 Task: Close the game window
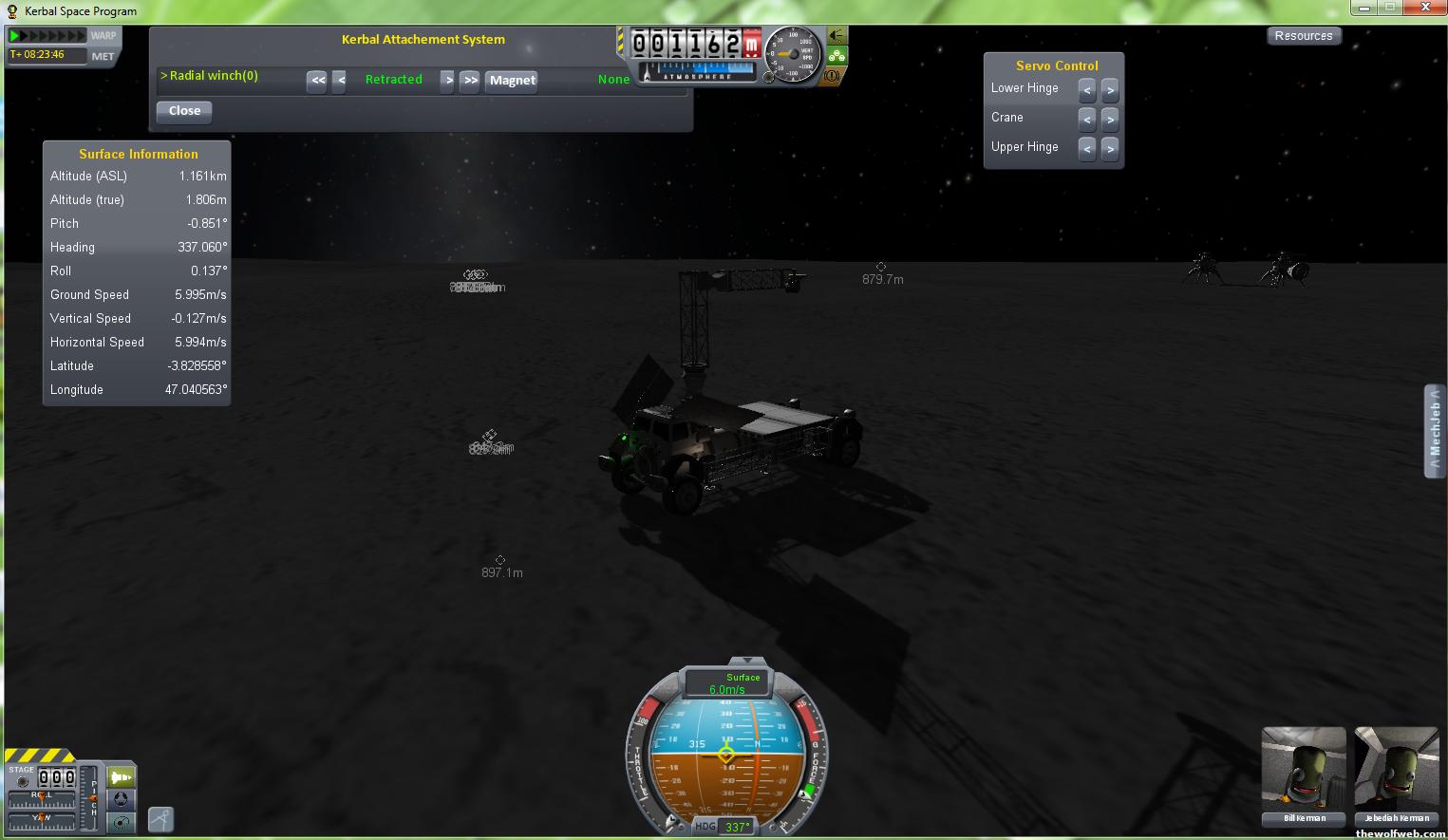point(1424,8)
